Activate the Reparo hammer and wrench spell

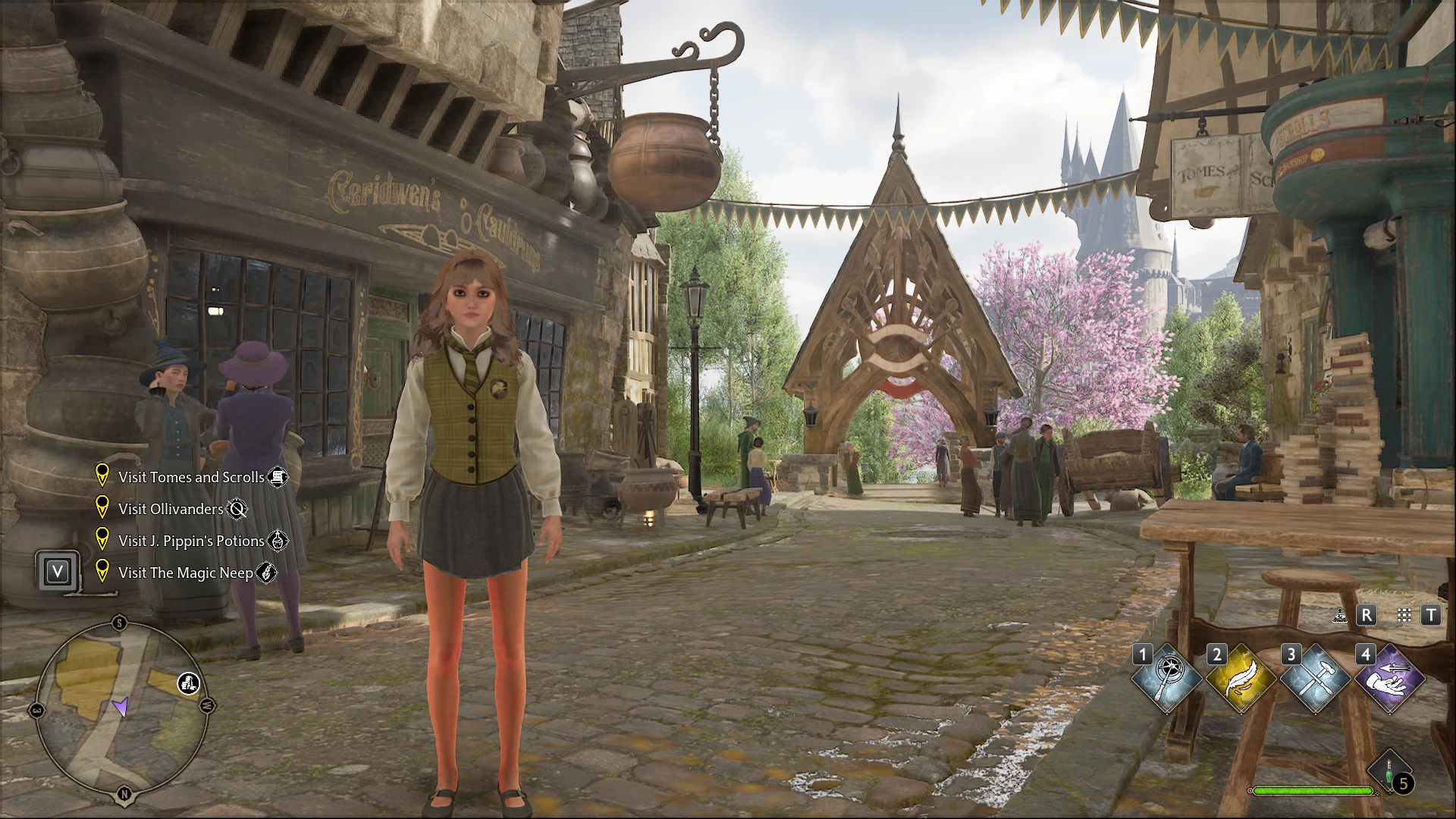coord(1316,679)
